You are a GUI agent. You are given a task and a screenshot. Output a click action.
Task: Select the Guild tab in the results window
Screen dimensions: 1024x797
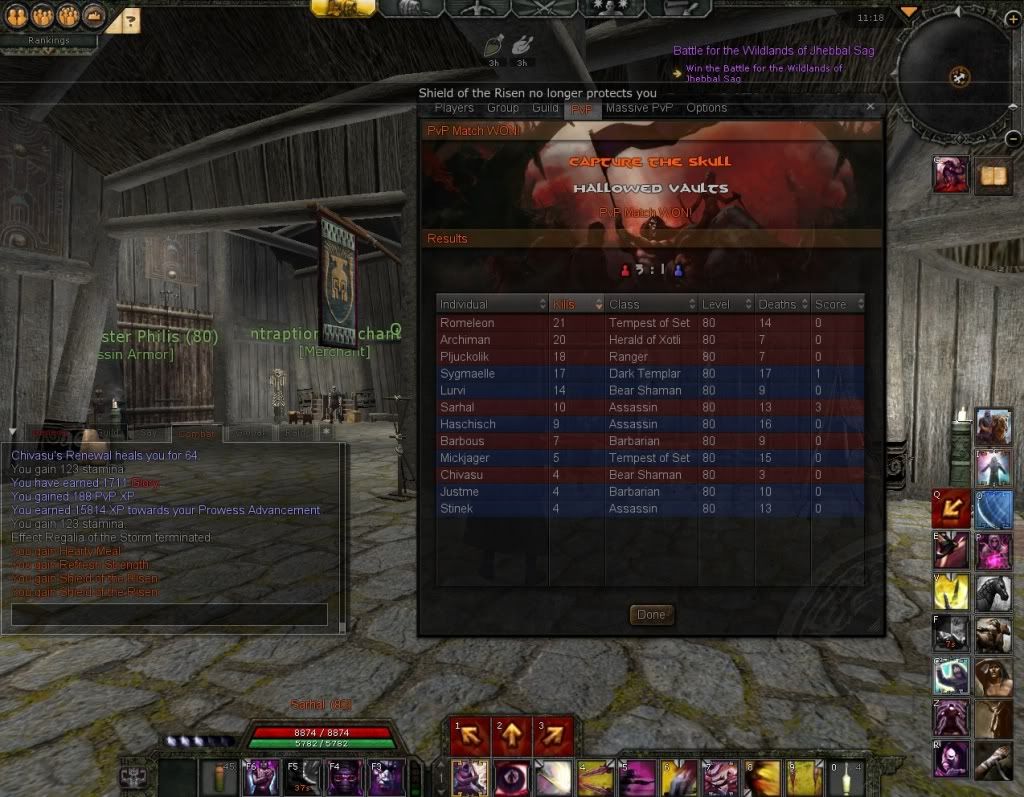(x=545, y=108)
